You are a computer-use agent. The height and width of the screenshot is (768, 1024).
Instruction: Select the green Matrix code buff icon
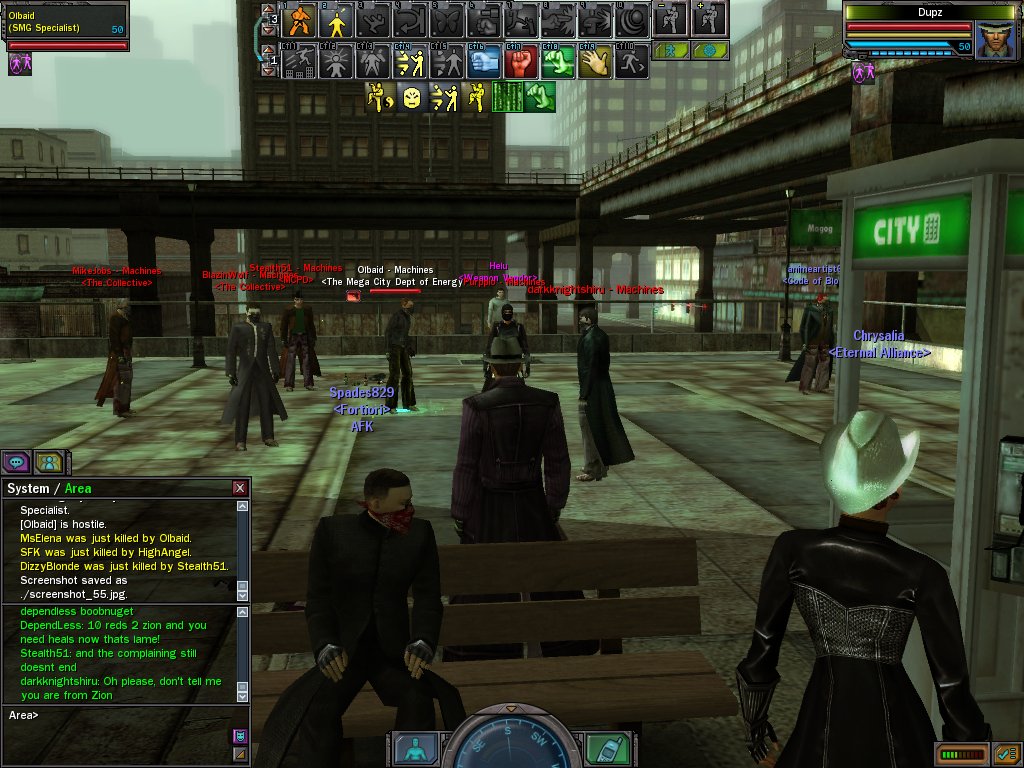coord(509,97)
